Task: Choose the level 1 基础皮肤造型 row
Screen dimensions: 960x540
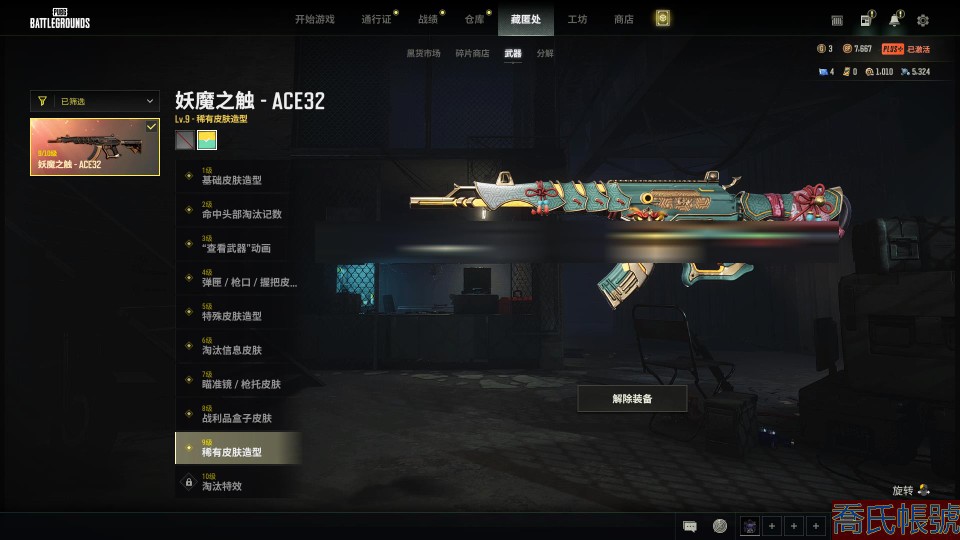Action: coord(238,176)
